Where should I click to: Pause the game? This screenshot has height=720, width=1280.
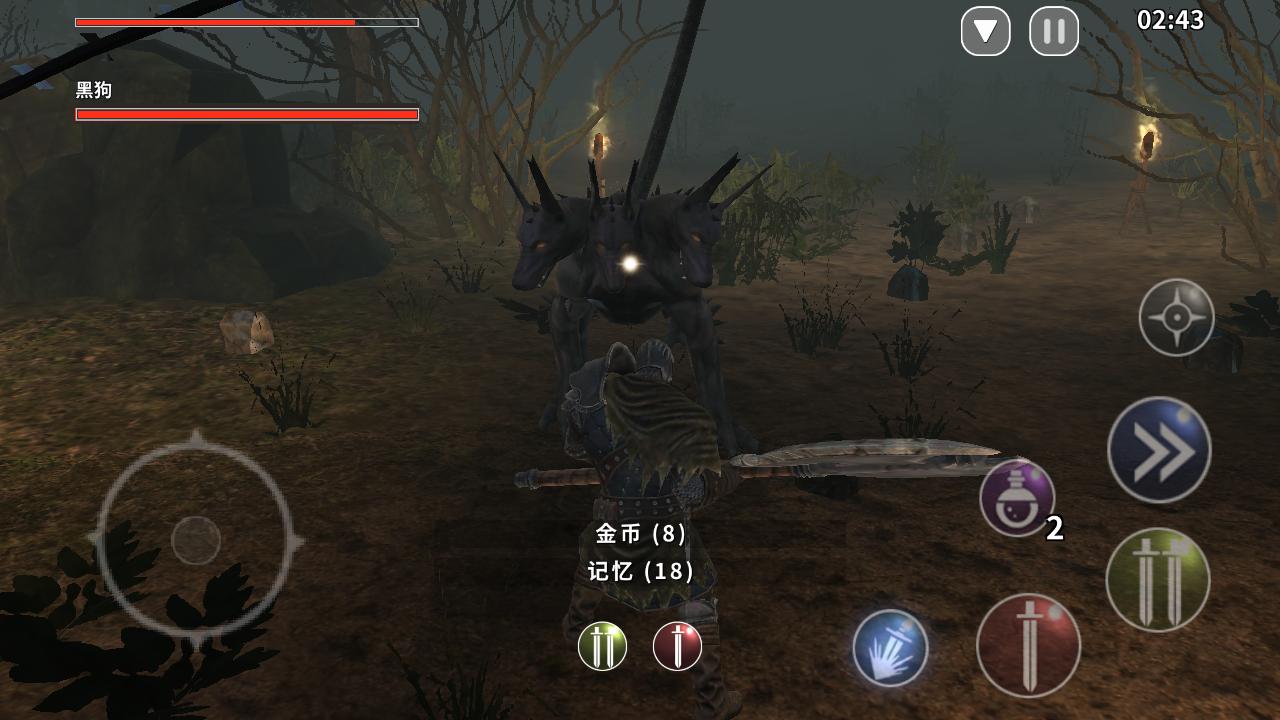pos(1054,31)
